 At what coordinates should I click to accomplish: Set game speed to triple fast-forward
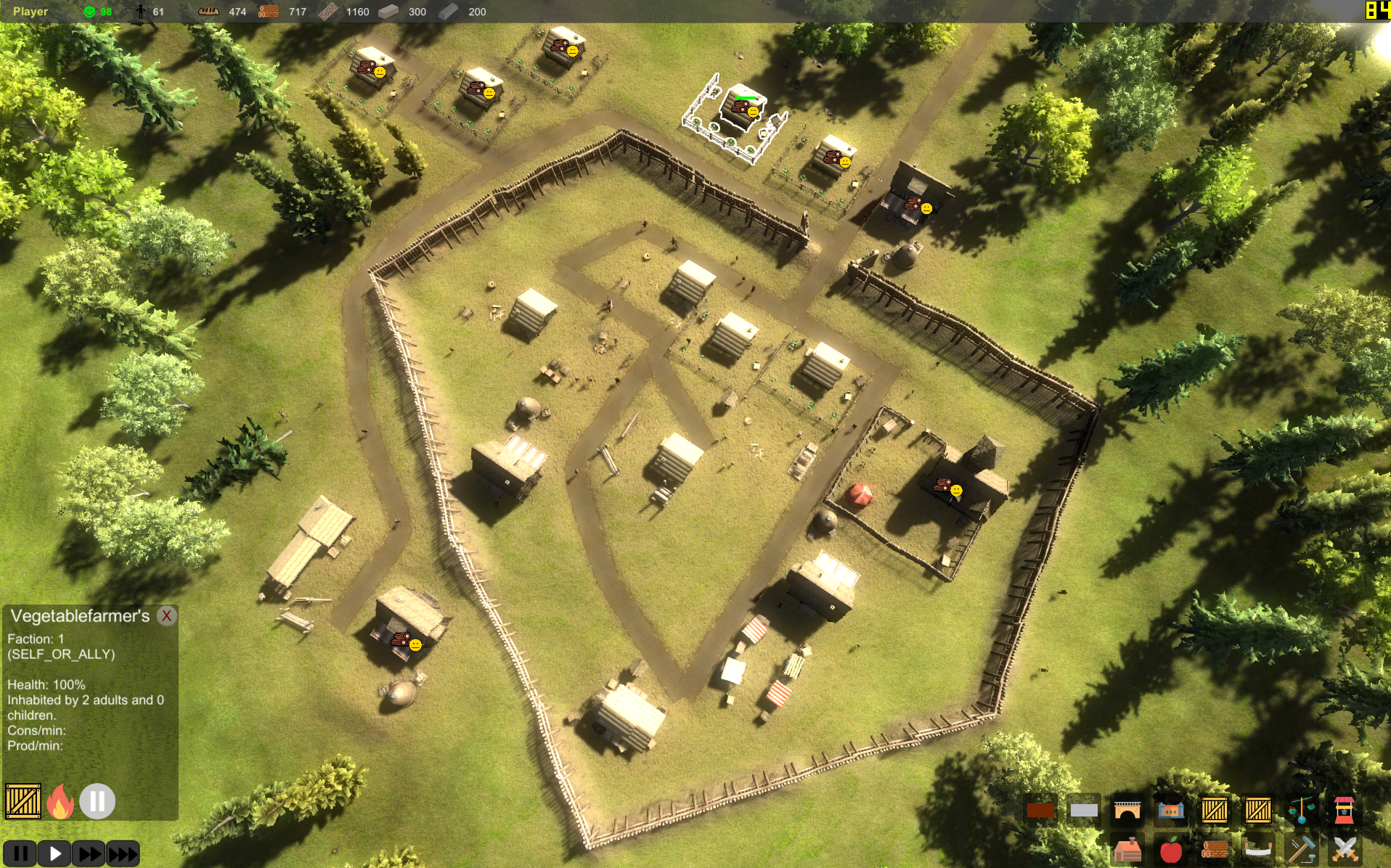pos(123,853)
